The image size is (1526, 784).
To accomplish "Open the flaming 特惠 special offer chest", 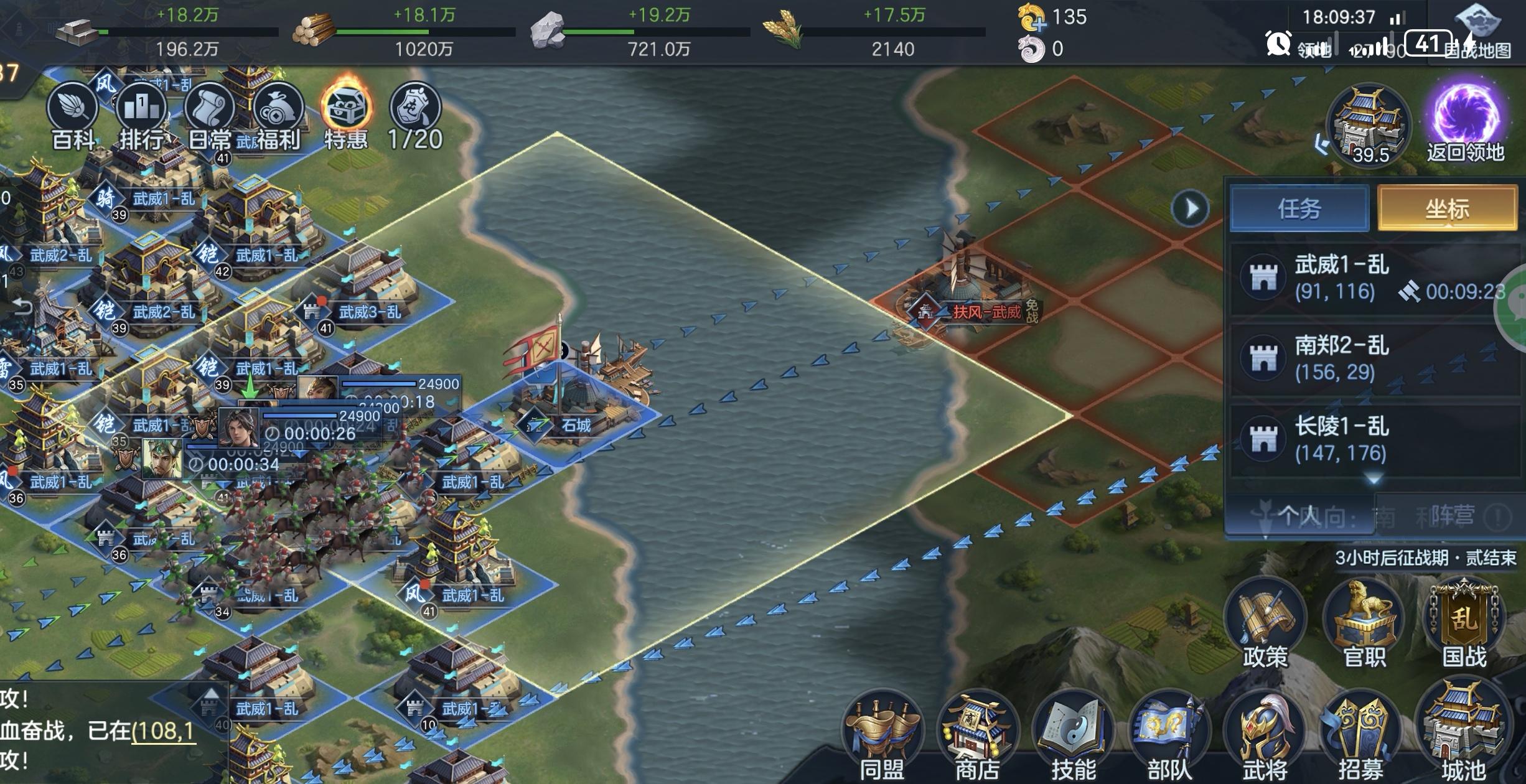I will [347, 112].
